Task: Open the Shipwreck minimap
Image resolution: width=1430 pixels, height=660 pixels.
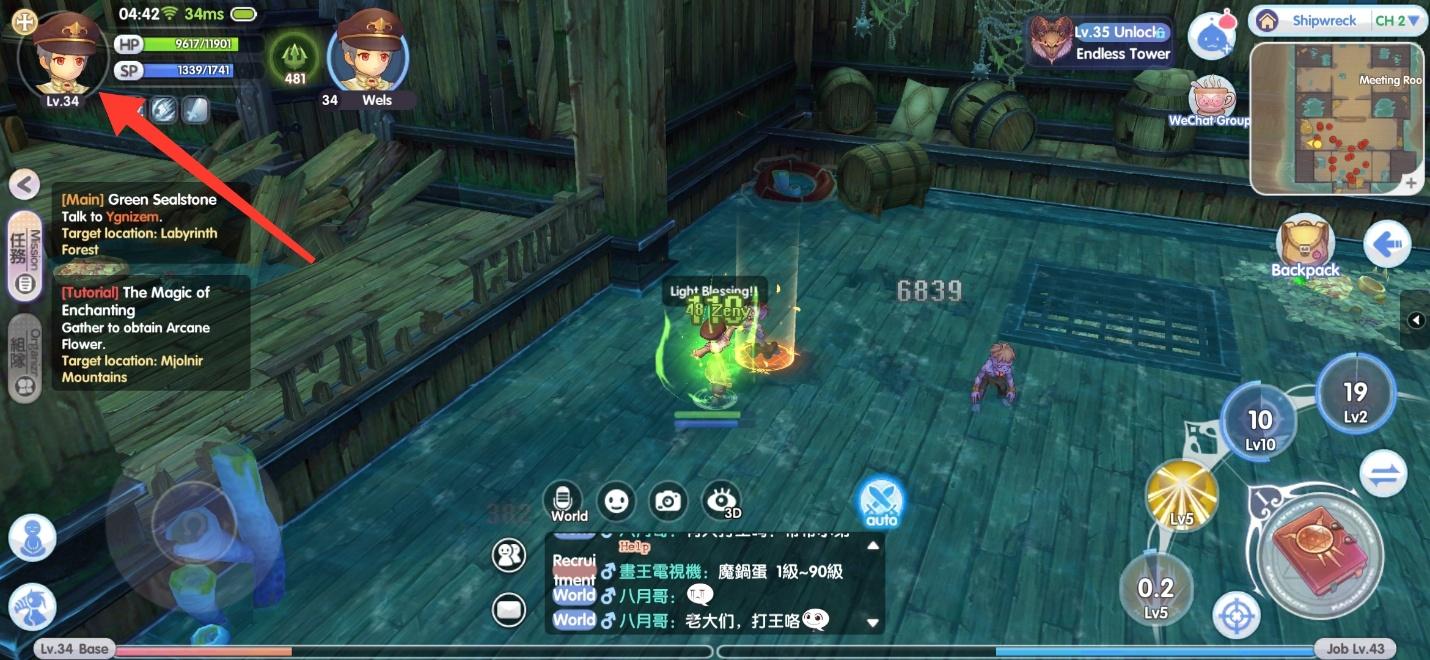Action: (x=1337, y=118)
